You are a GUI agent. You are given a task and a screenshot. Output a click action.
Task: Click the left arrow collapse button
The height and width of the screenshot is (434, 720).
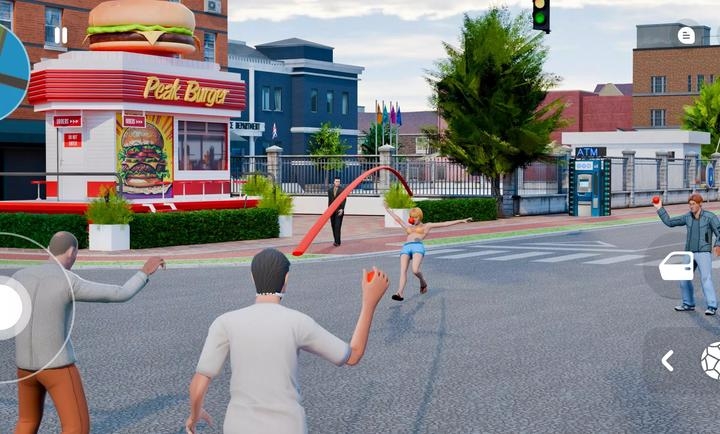[x=667, y=360]
